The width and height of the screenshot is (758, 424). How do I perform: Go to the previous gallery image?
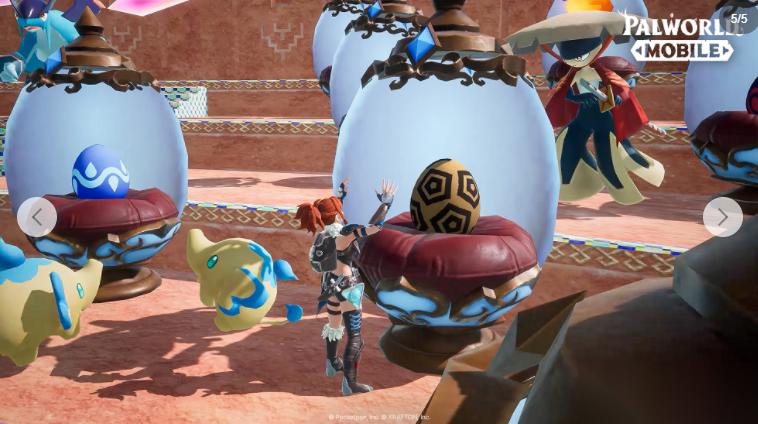[x=37, y=217]
